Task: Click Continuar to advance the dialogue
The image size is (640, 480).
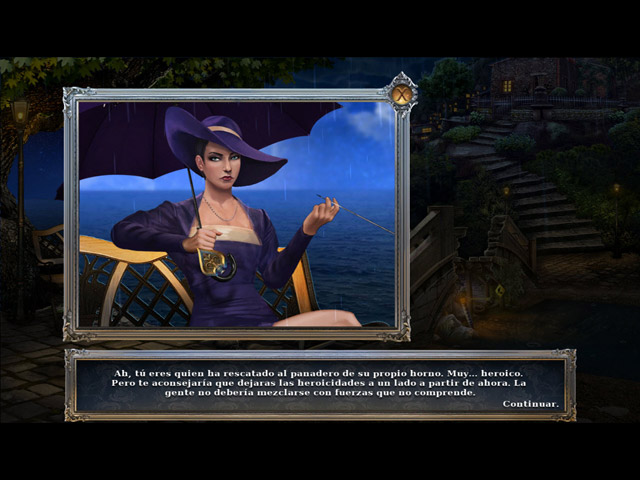Action: pyautogui.click(x=530, y=404)
